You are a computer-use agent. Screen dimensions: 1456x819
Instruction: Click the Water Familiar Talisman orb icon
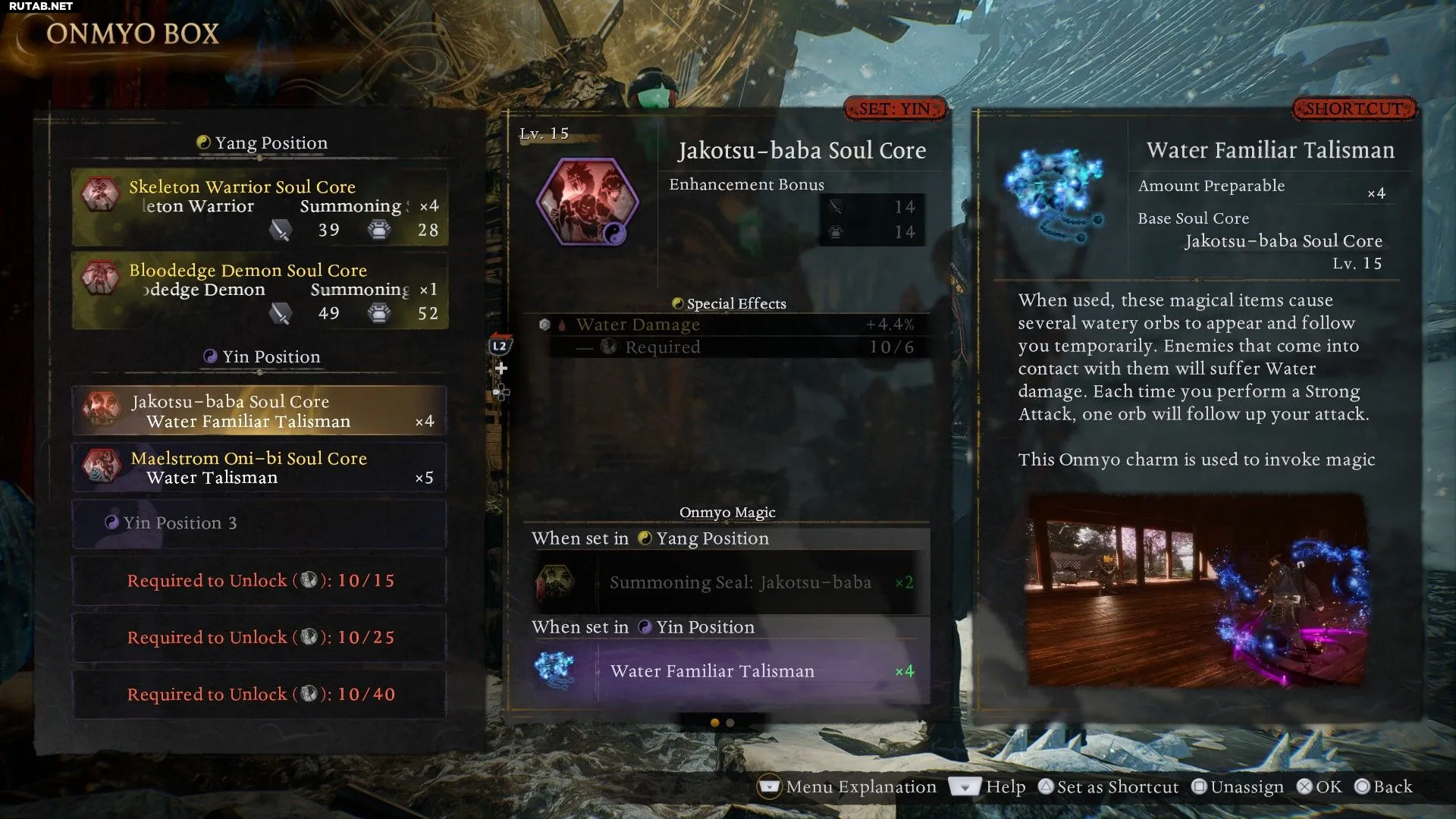click(1054, 188)
